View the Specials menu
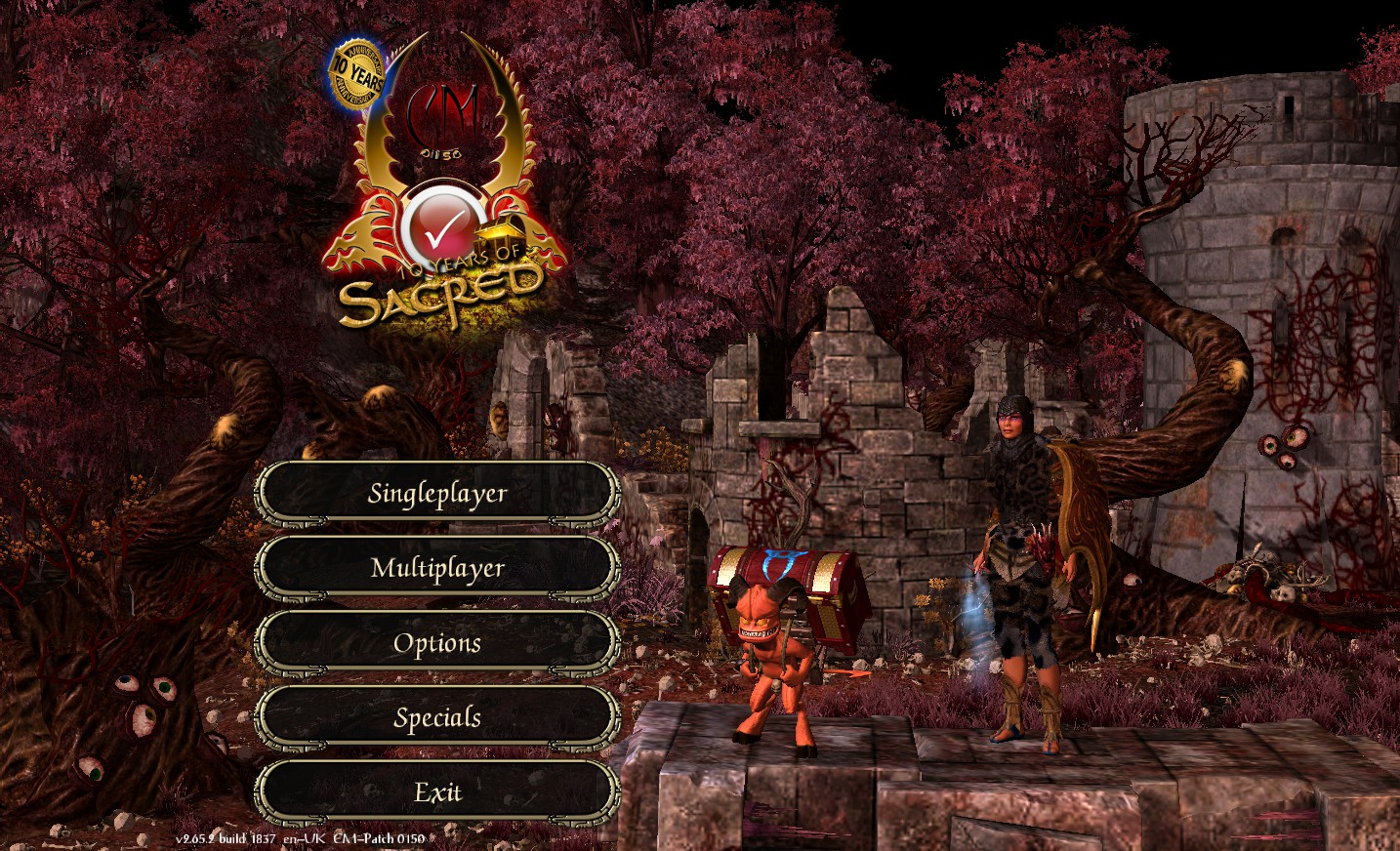 tap(437, 717)
